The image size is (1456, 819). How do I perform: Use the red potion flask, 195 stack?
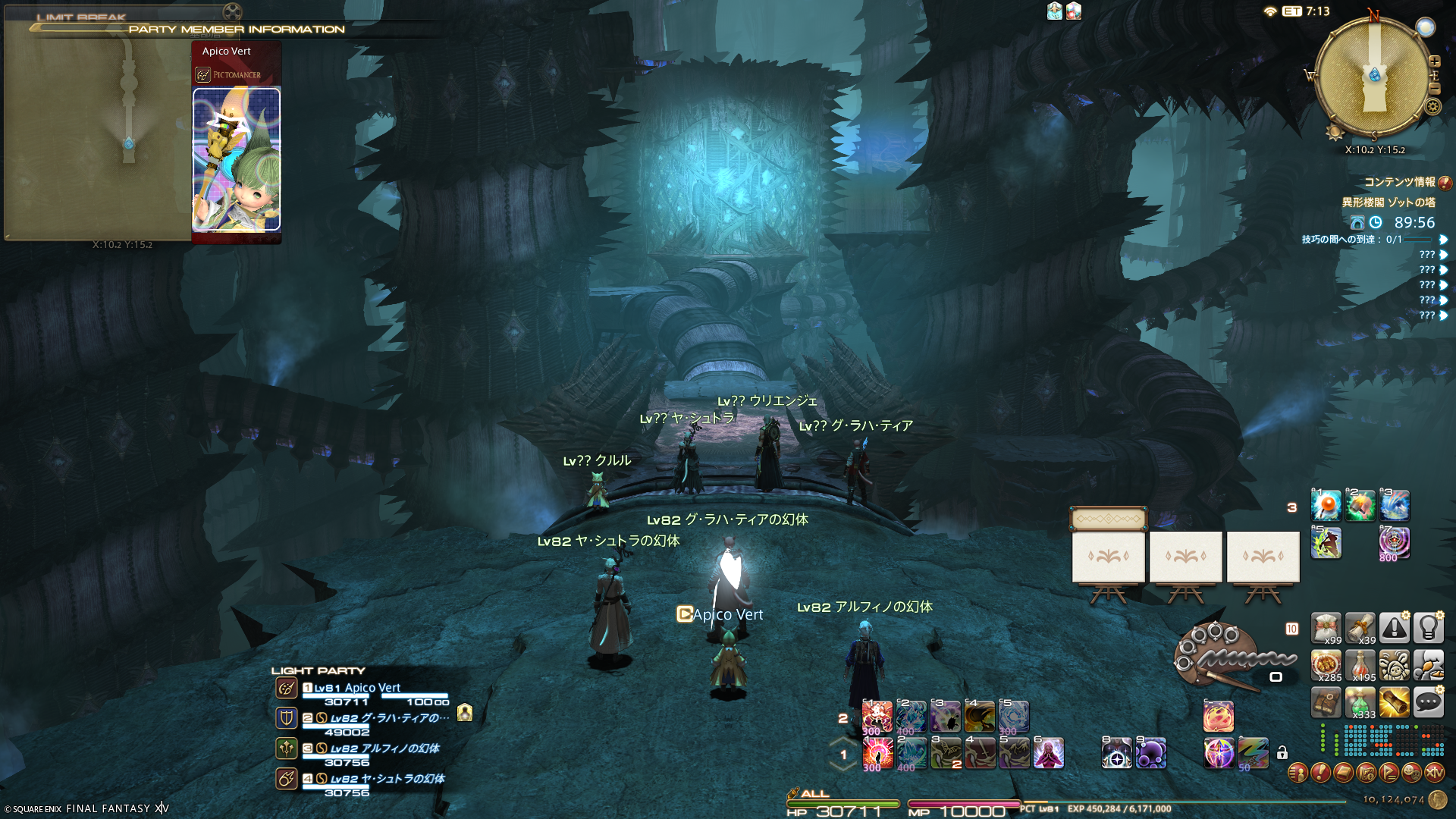tap(1360, 666)
